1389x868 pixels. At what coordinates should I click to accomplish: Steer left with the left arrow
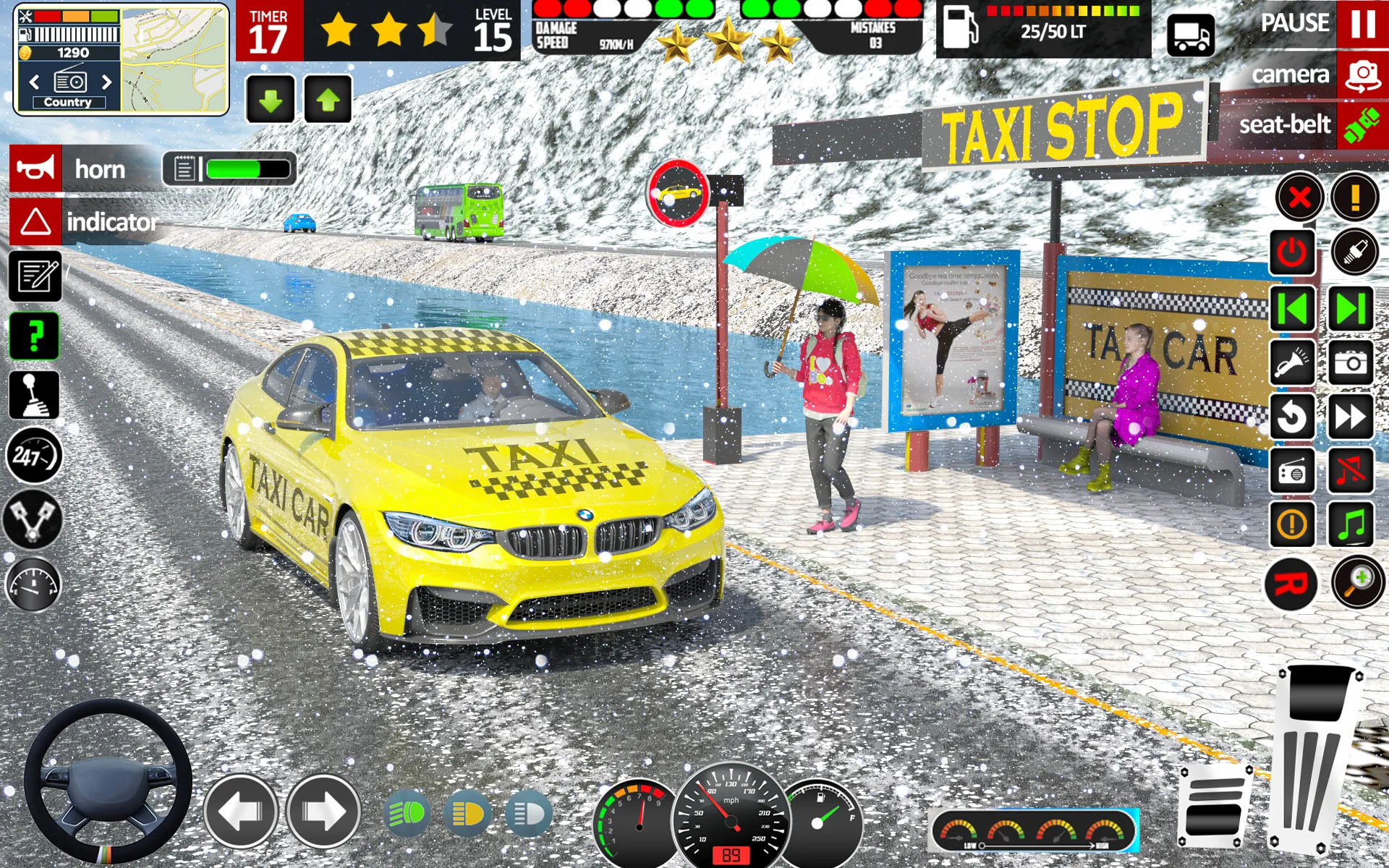click(240, 812)
